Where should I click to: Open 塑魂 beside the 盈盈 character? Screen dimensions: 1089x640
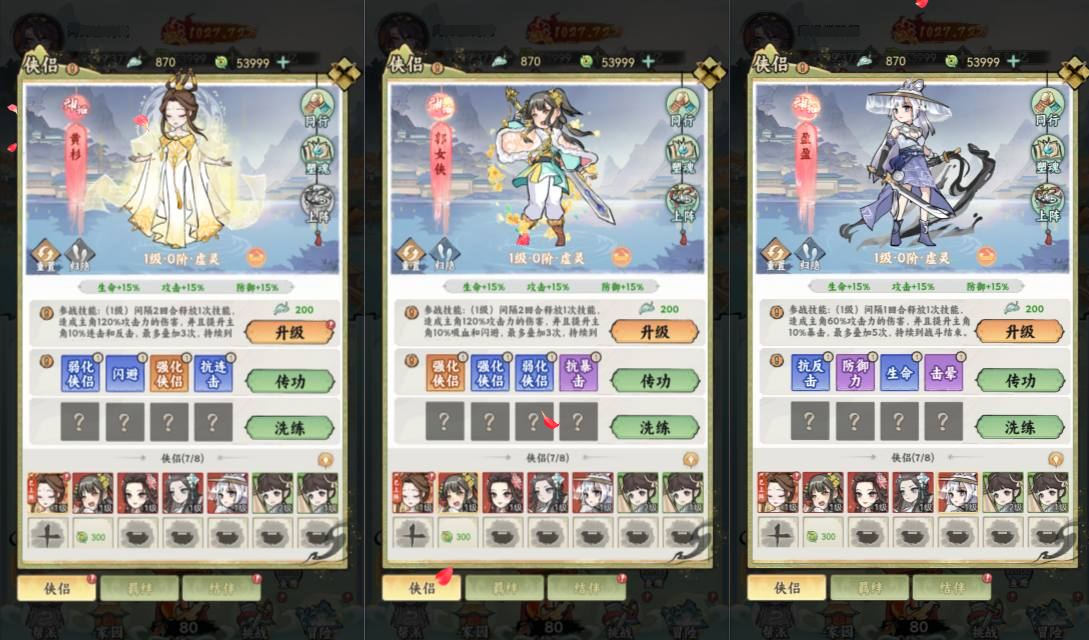coord(1048,156)
